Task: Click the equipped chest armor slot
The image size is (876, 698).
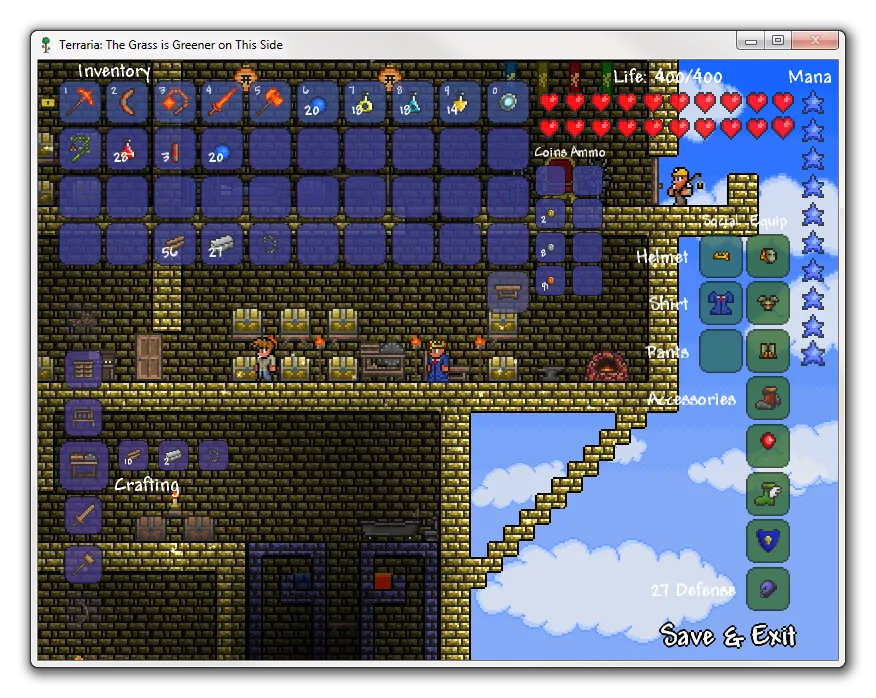Action: pos(768,304)
